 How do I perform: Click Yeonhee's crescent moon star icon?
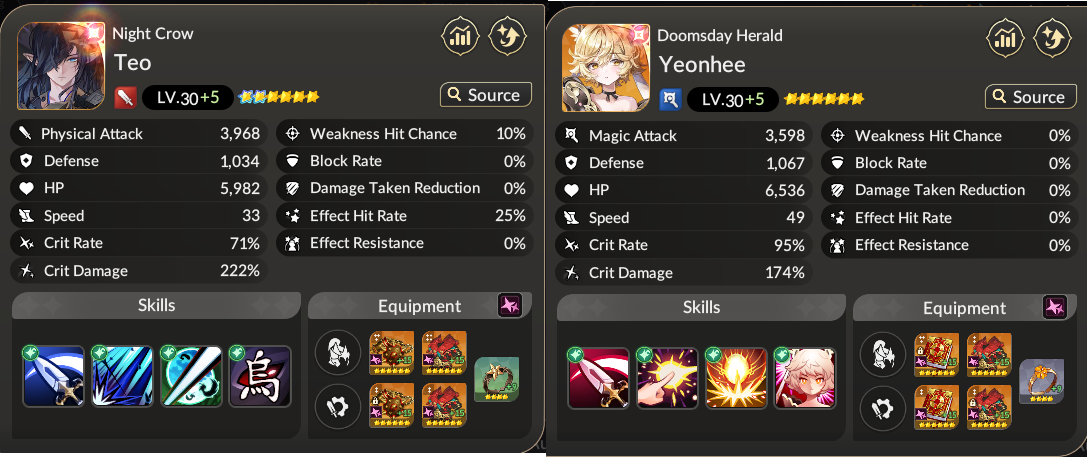click(x=1052, y=39)
